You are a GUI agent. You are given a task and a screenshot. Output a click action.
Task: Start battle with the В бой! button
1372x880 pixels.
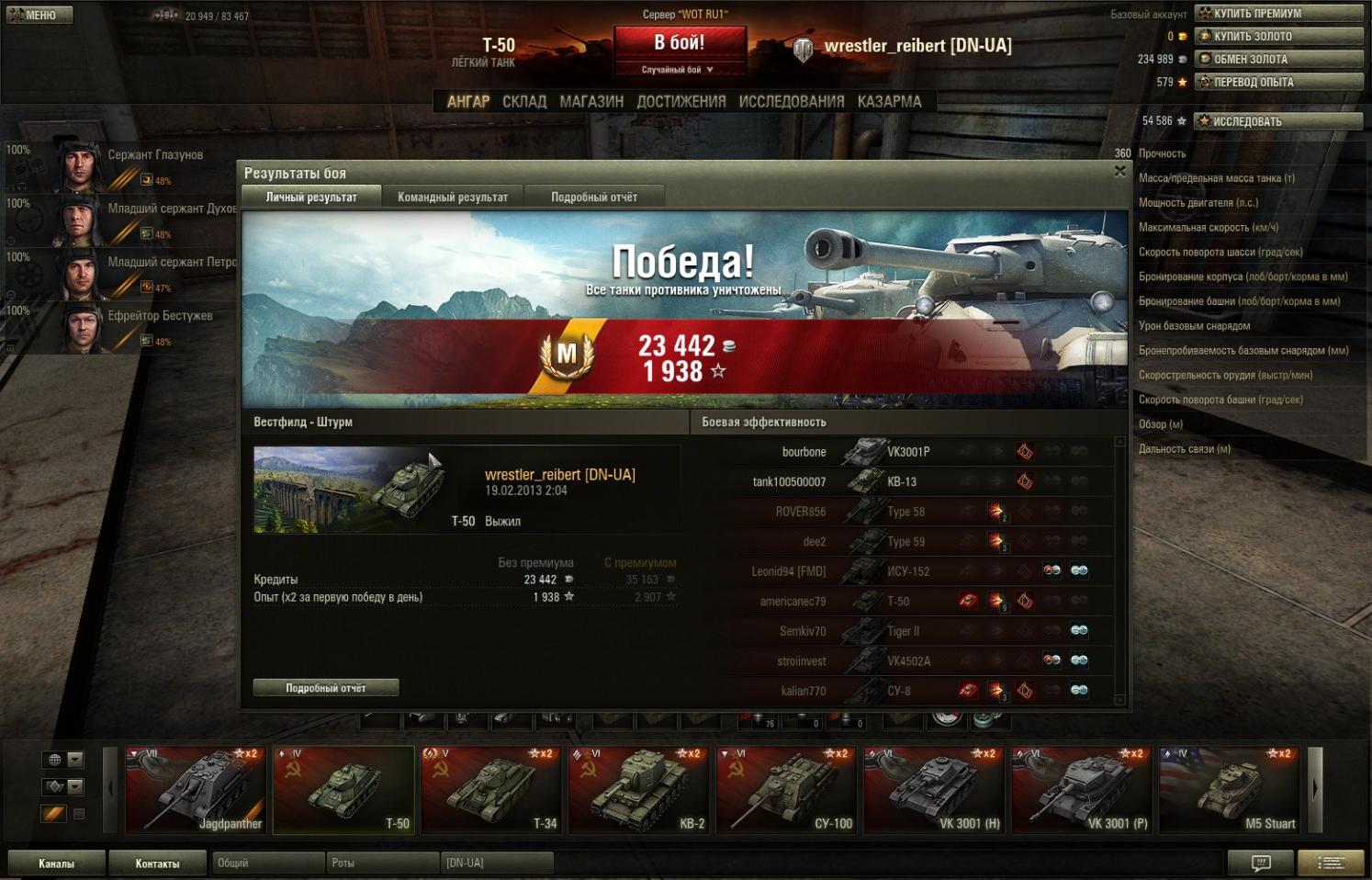(x=679, y=42)
